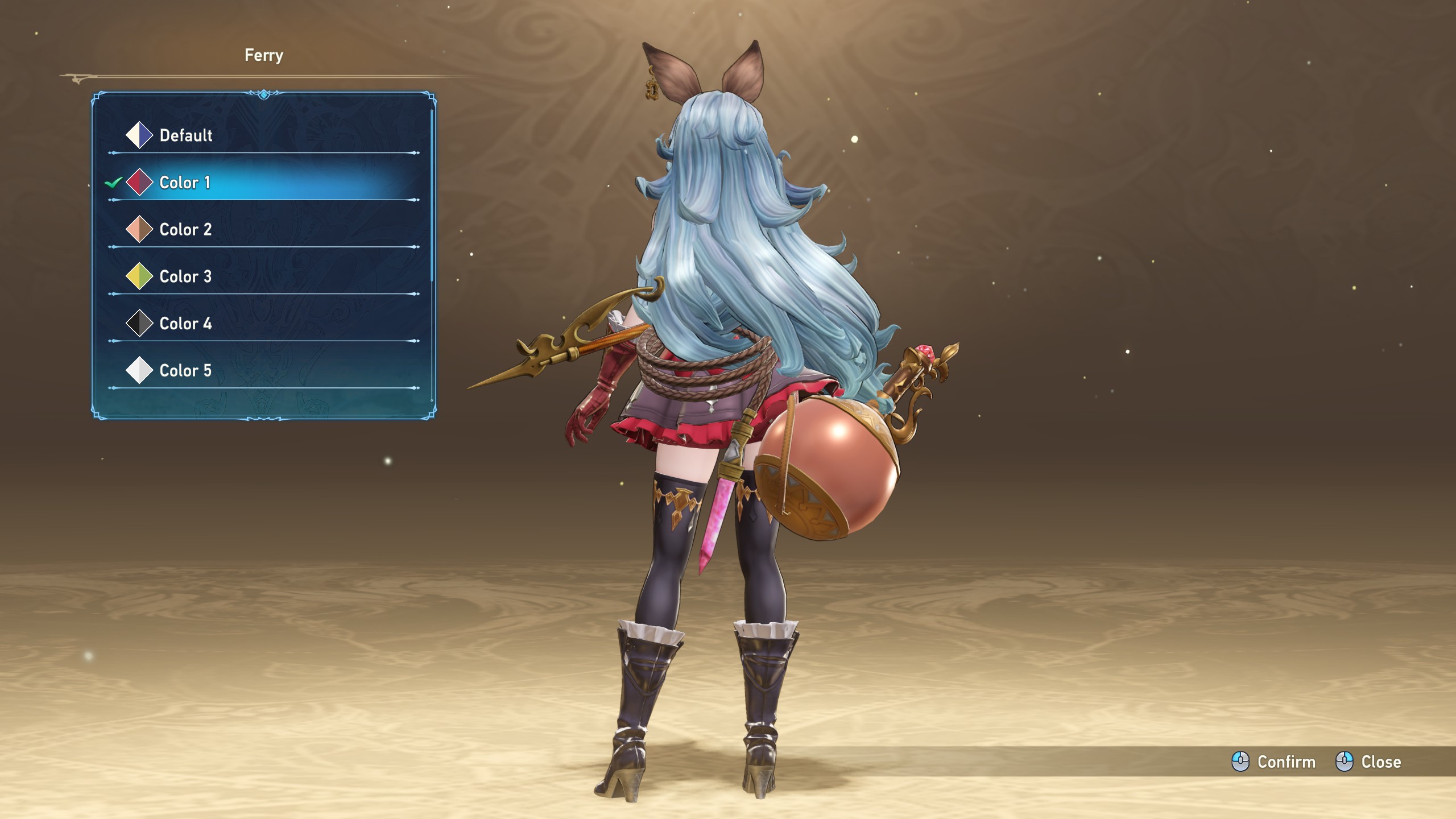
Task: Apply the Color 4 dark scheme
Action: 185,324
